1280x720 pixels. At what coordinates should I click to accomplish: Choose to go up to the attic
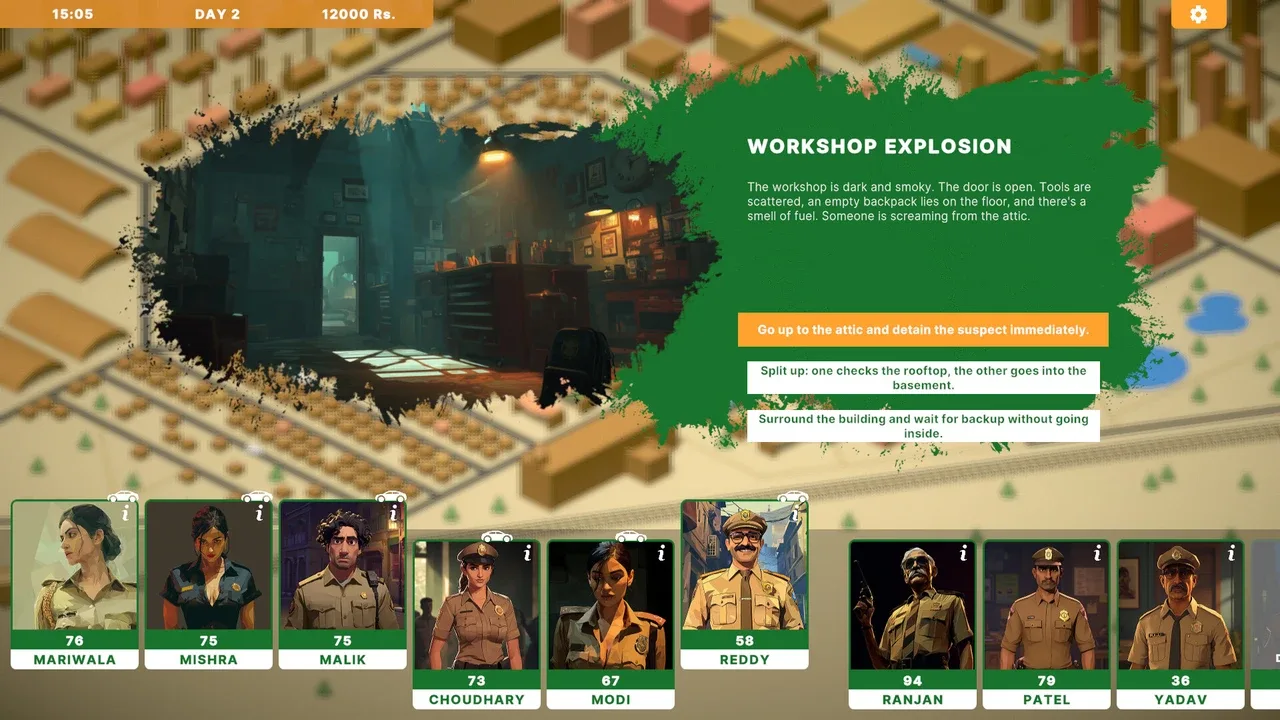click(922, 330)
